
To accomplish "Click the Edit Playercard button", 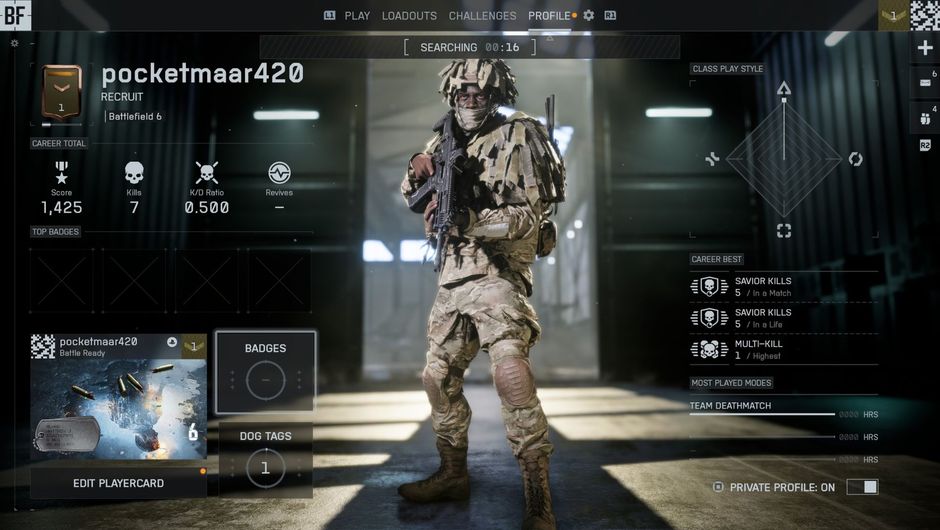I will (x=118, y=483).
